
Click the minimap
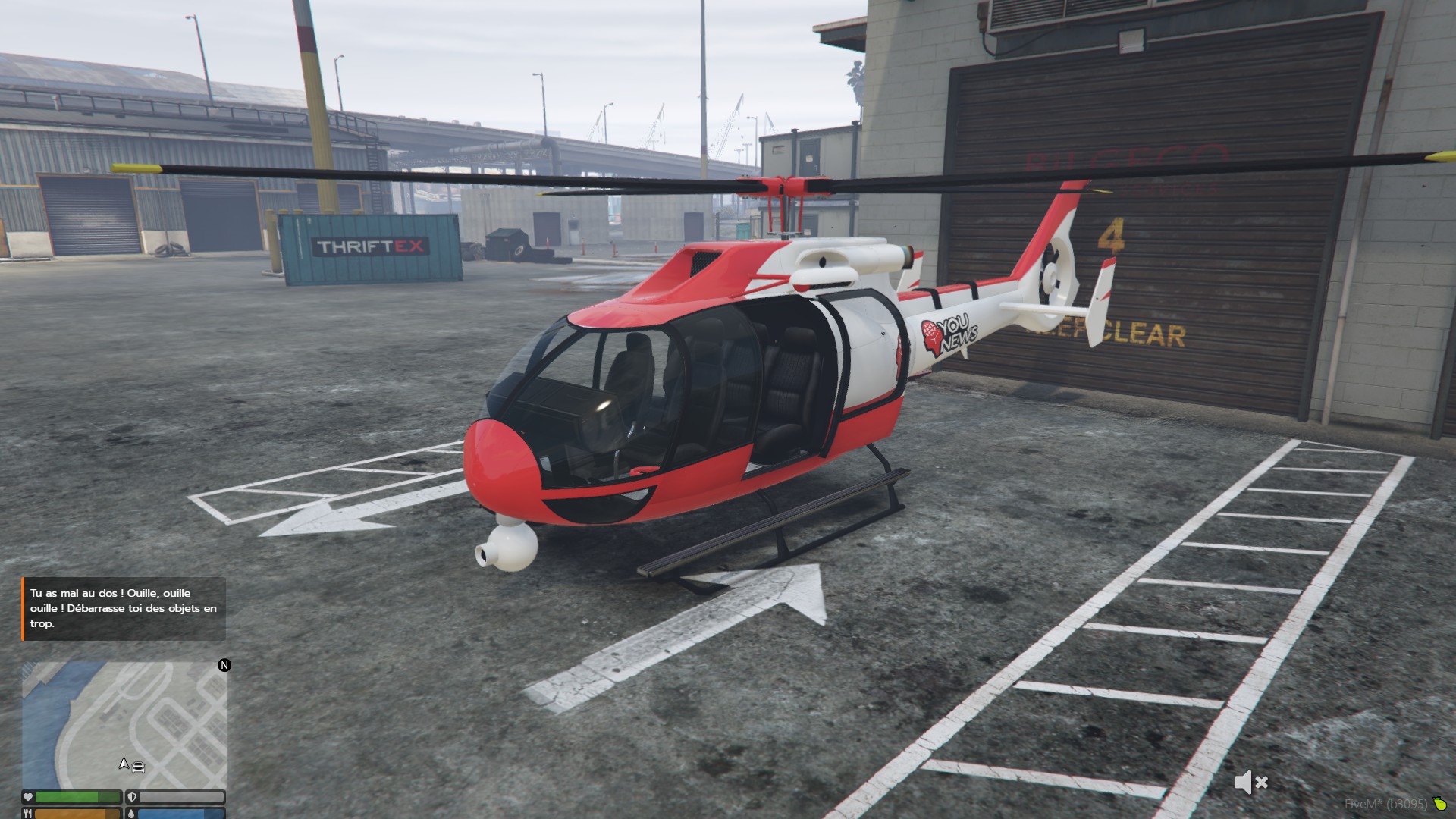coord(124,724)
